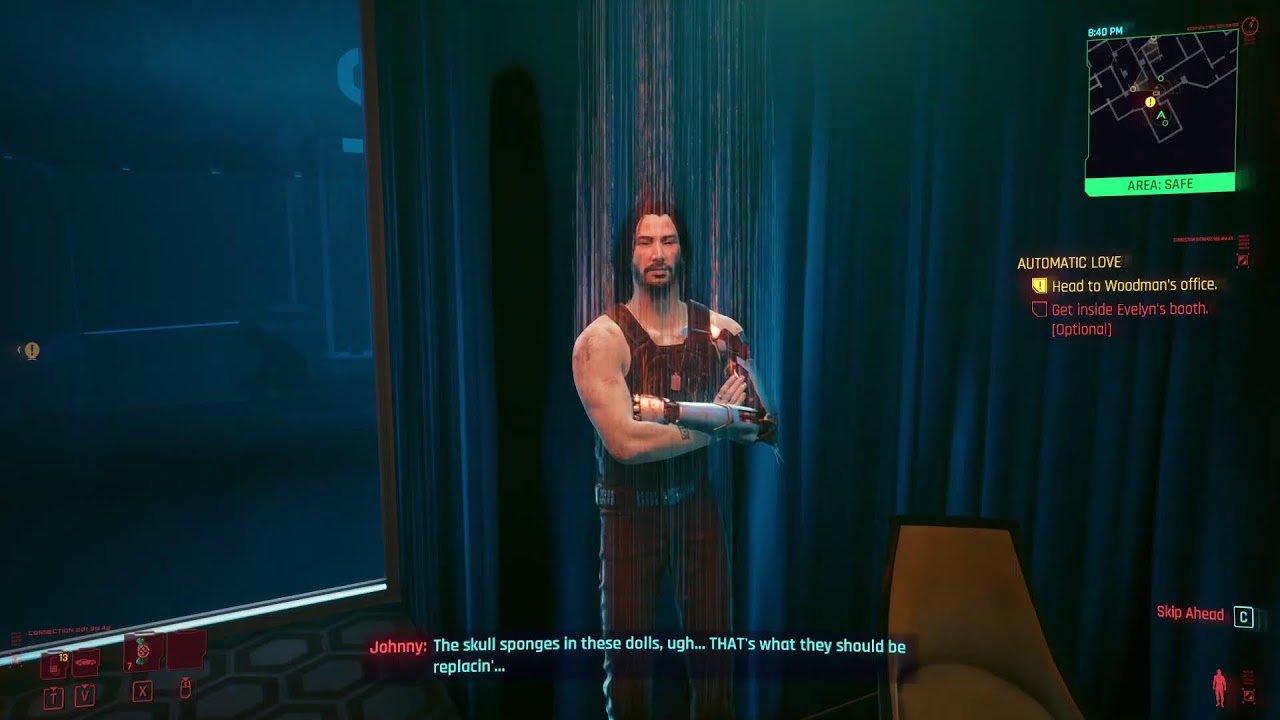Image resolution: width=1280 pixels, height=720 pixels.
Task: Click the yellow exclamation marker on the minimap
Action: point(1150,102)
